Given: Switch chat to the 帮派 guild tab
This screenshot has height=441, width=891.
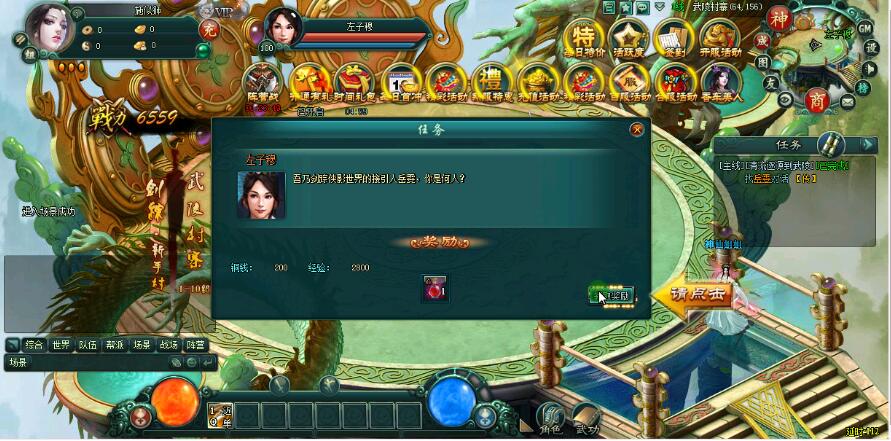Looking at the screenshot, I should [115, 345].
